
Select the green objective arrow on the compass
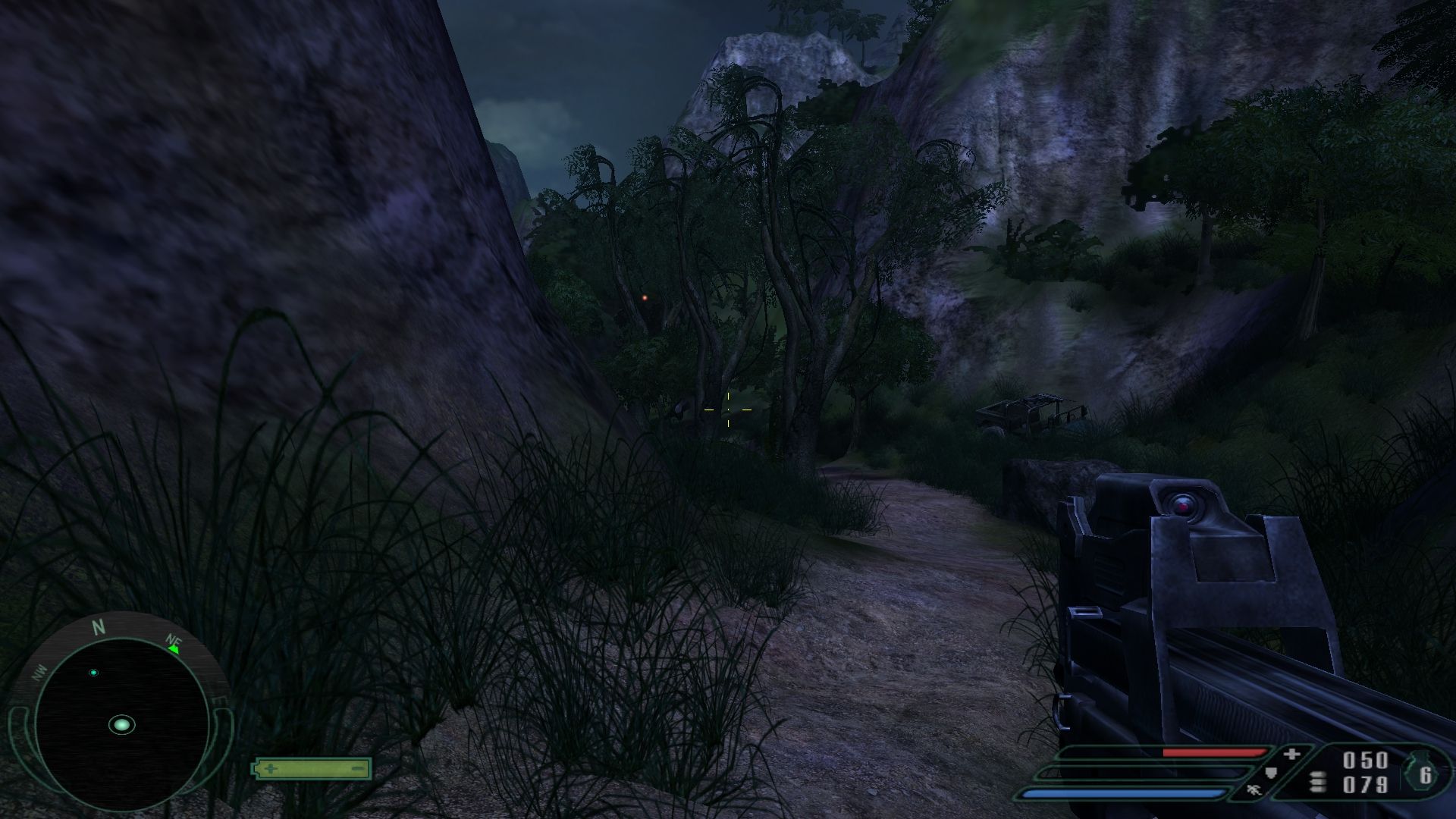pyautogui.click(x=174, y=648)
